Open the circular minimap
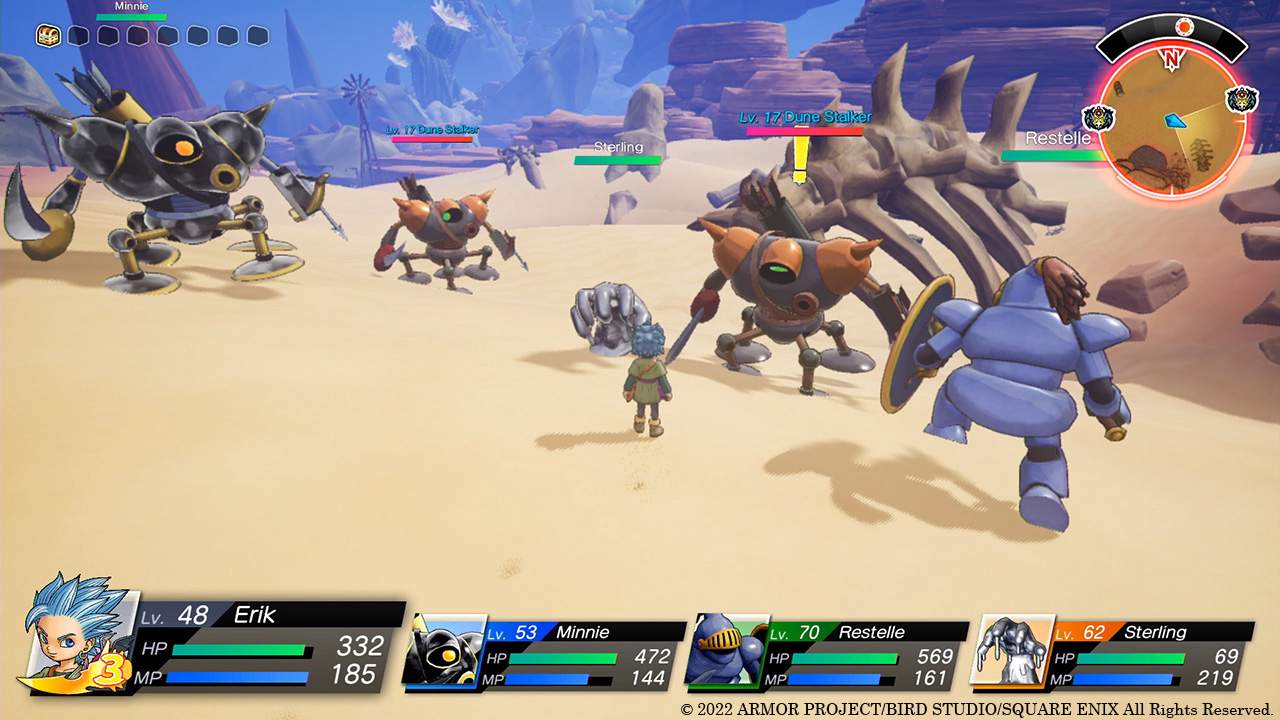Screen dimensions: 1280x720 1172,124
